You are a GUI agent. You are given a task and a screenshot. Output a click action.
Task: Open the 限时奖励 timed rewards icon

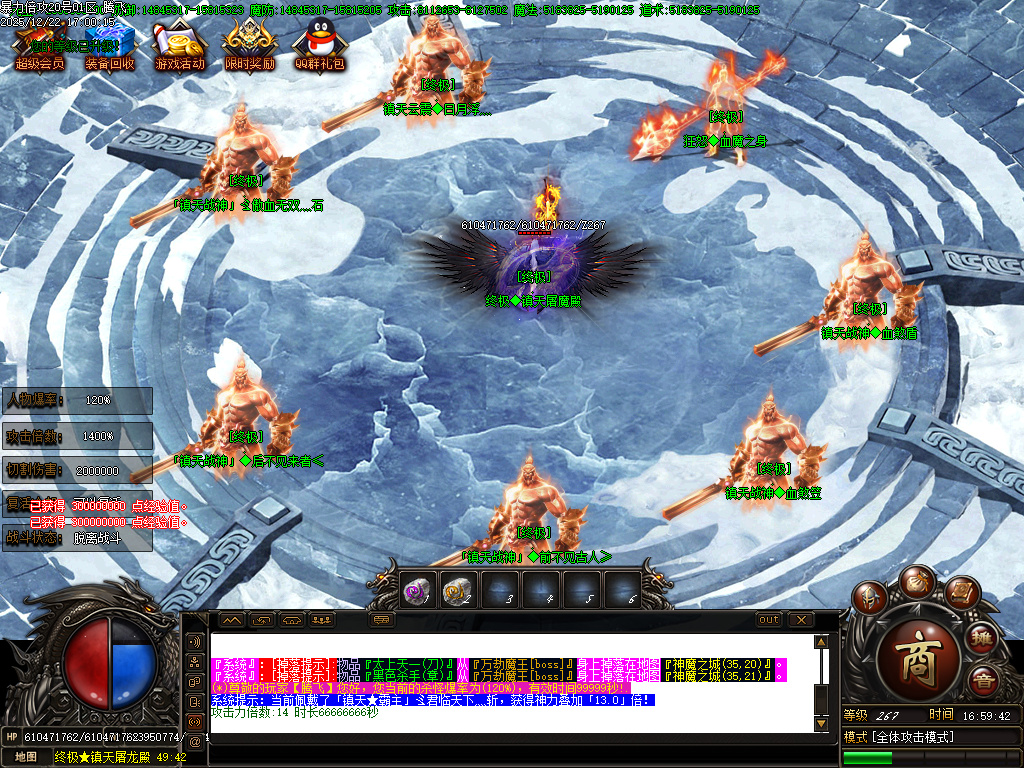tap(249, 45)
